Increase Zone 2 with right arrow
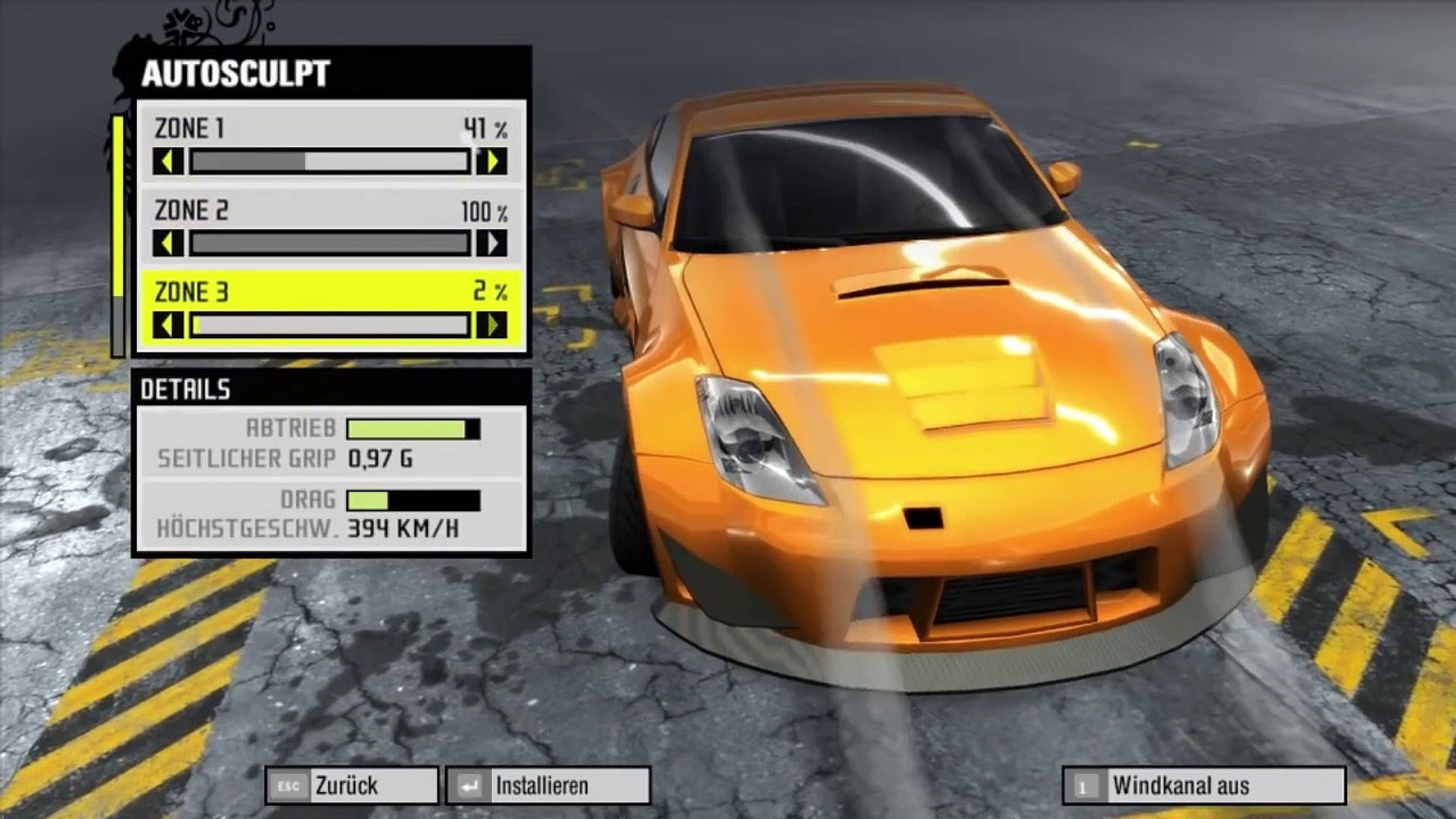Screen dimensions: 1456x819 [x=492, y=243]
